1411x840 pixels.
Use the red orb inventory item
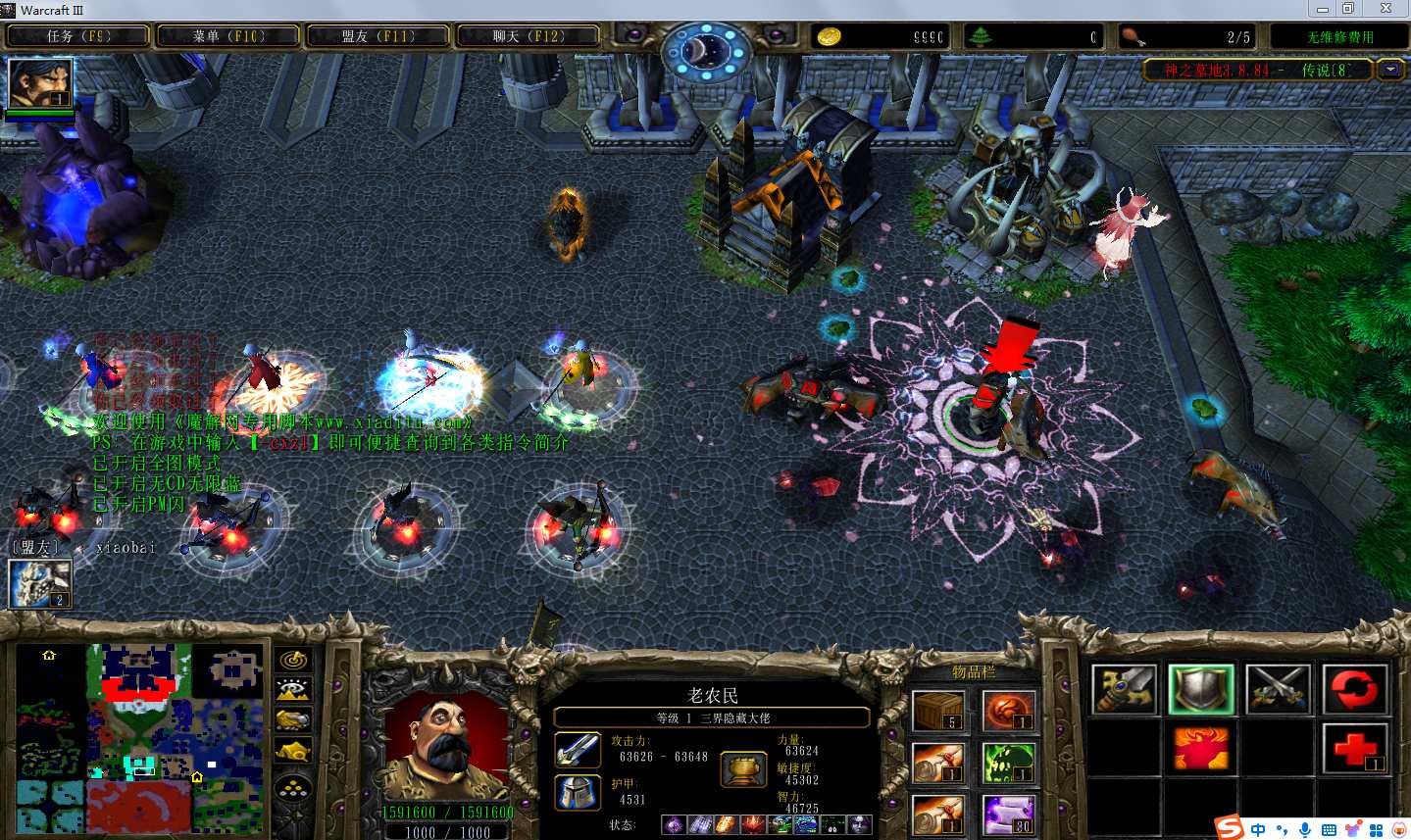pos(1008,711)
